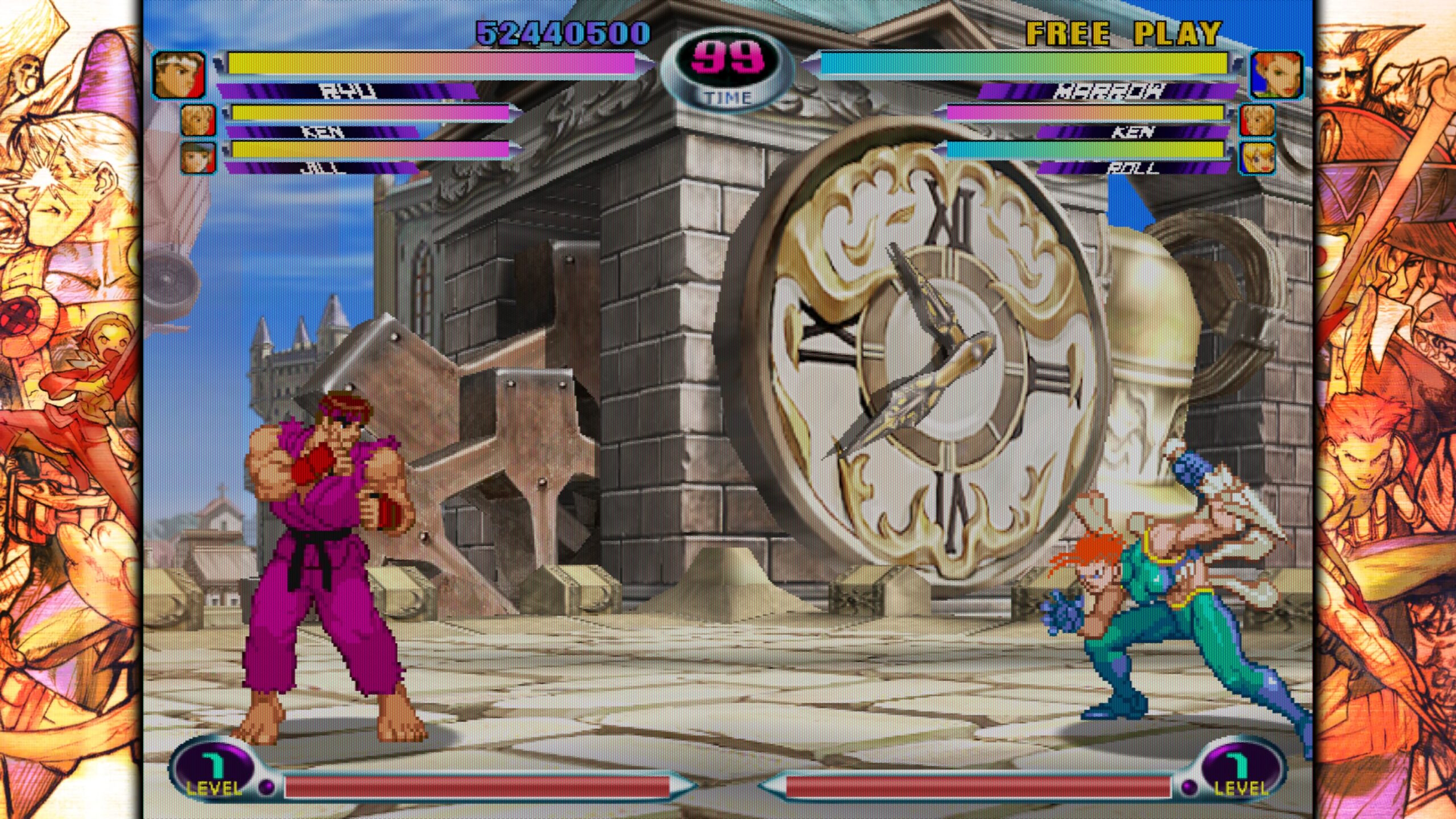Choose the Roll assist portrait
The width and height of the screenshot is (1456, 819).
pyautogui.click(x=1257, y=156)
